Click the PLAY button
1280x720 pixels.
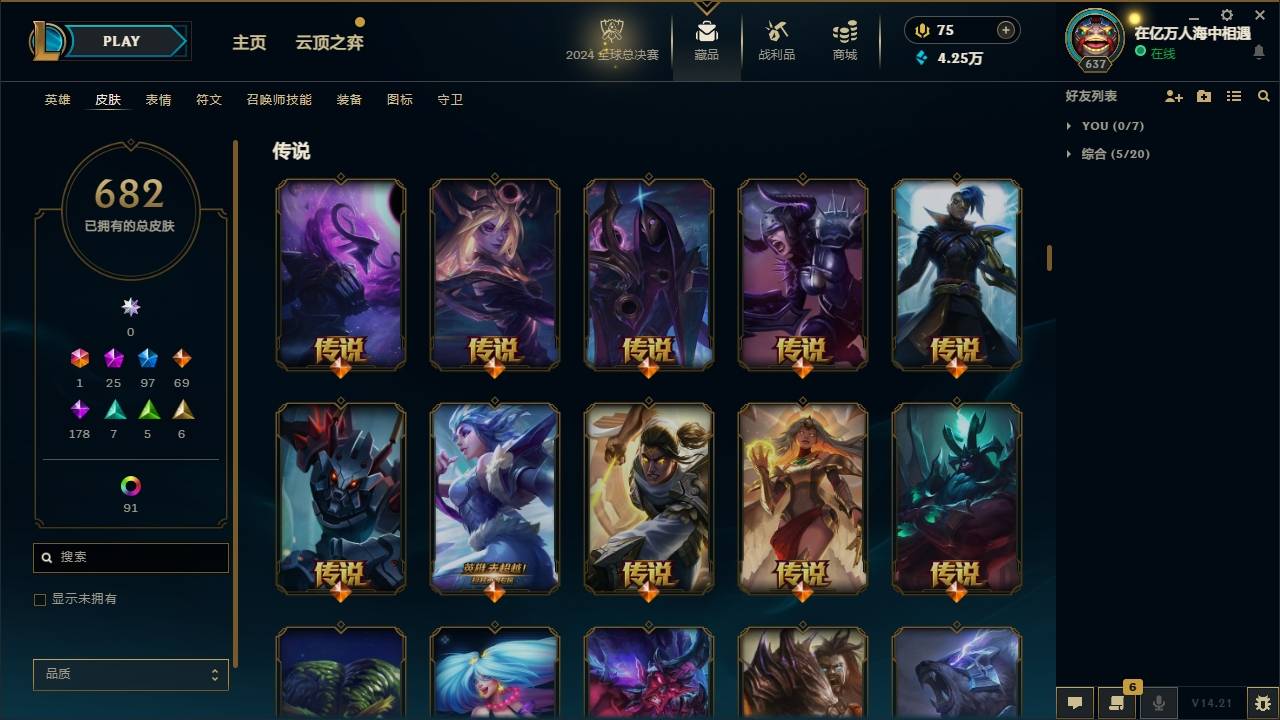point(120,41)
